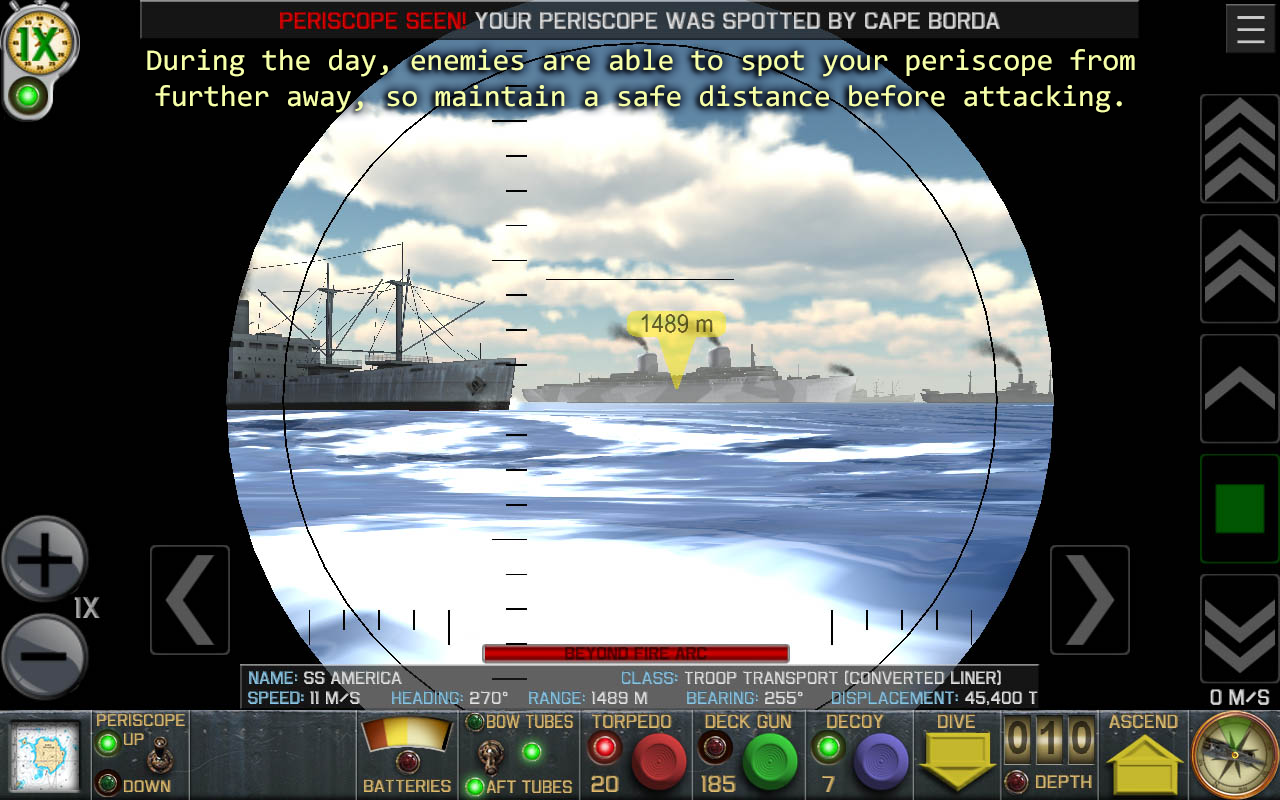Rotate the periscope left with the arrow
The image size is (1280, 800).
[189, 600]
